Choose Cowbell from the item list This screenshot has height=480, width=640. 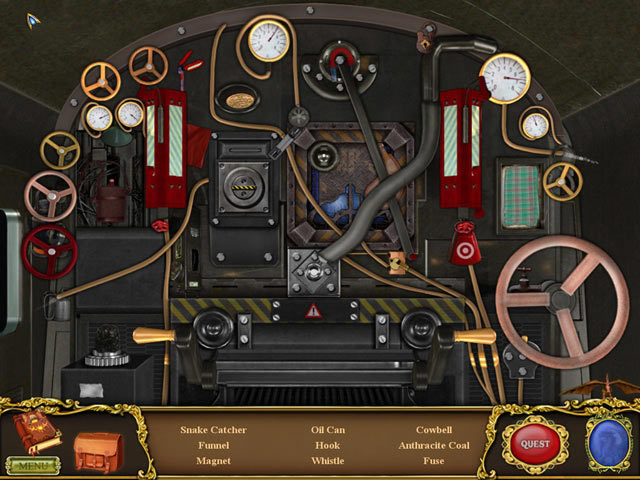tap(434, 430)
